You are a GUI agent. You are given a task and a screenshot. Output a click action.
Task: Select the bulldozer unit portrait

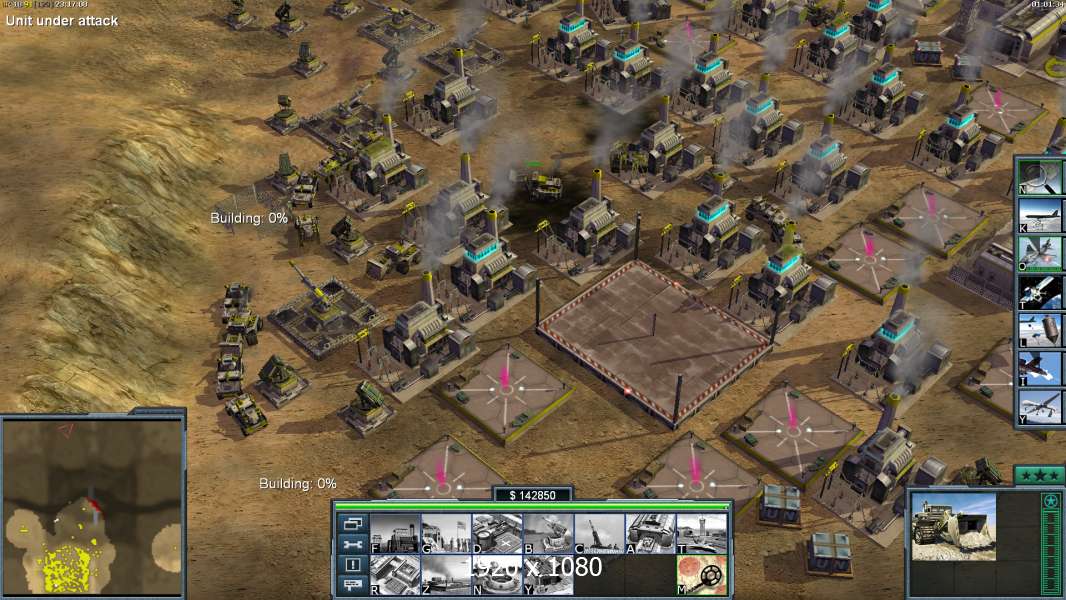click(x=953, y=525)
